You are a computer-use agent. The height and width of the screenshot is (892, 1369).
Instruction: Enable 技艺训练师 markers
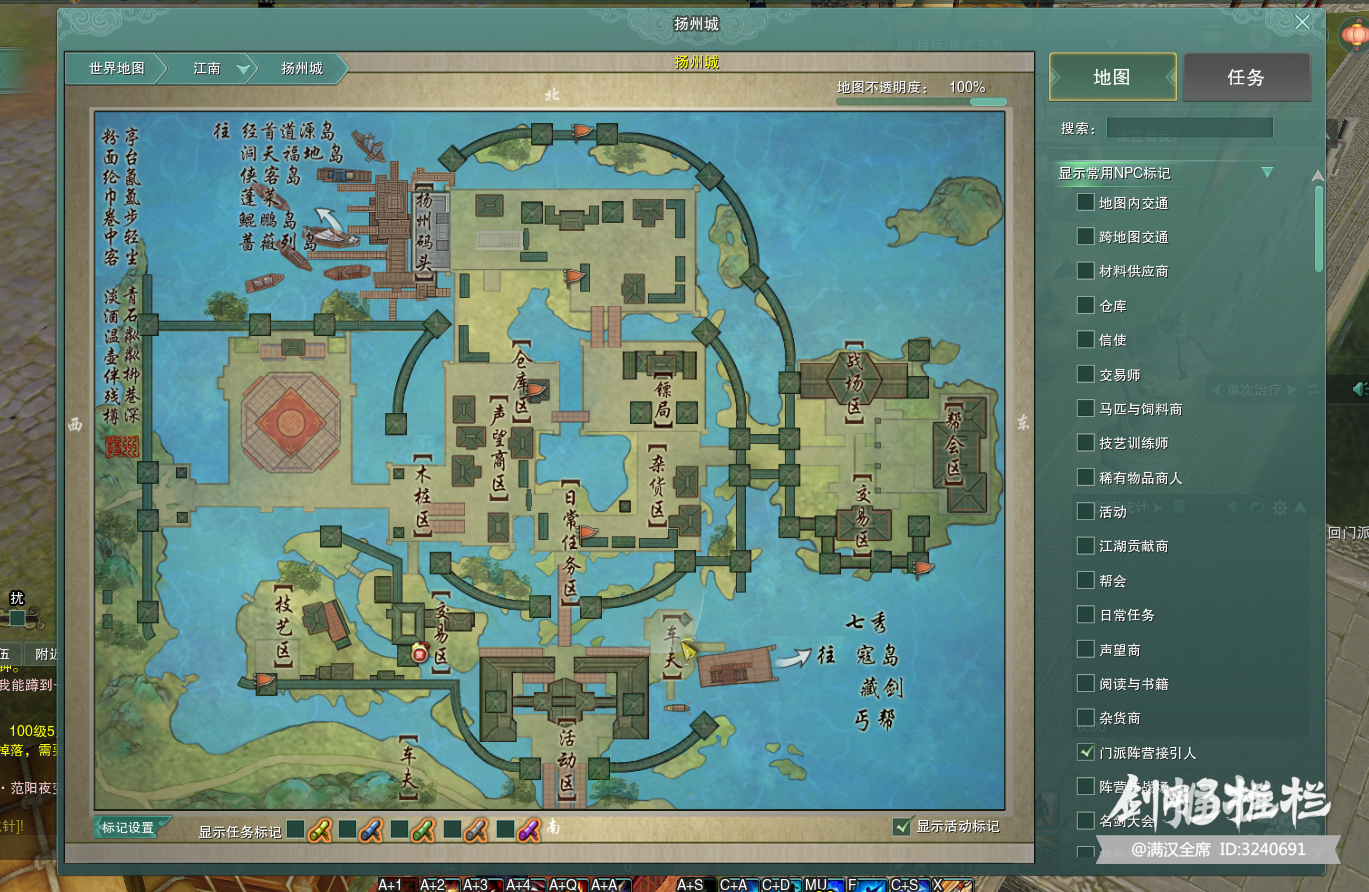pos(1085,443)
